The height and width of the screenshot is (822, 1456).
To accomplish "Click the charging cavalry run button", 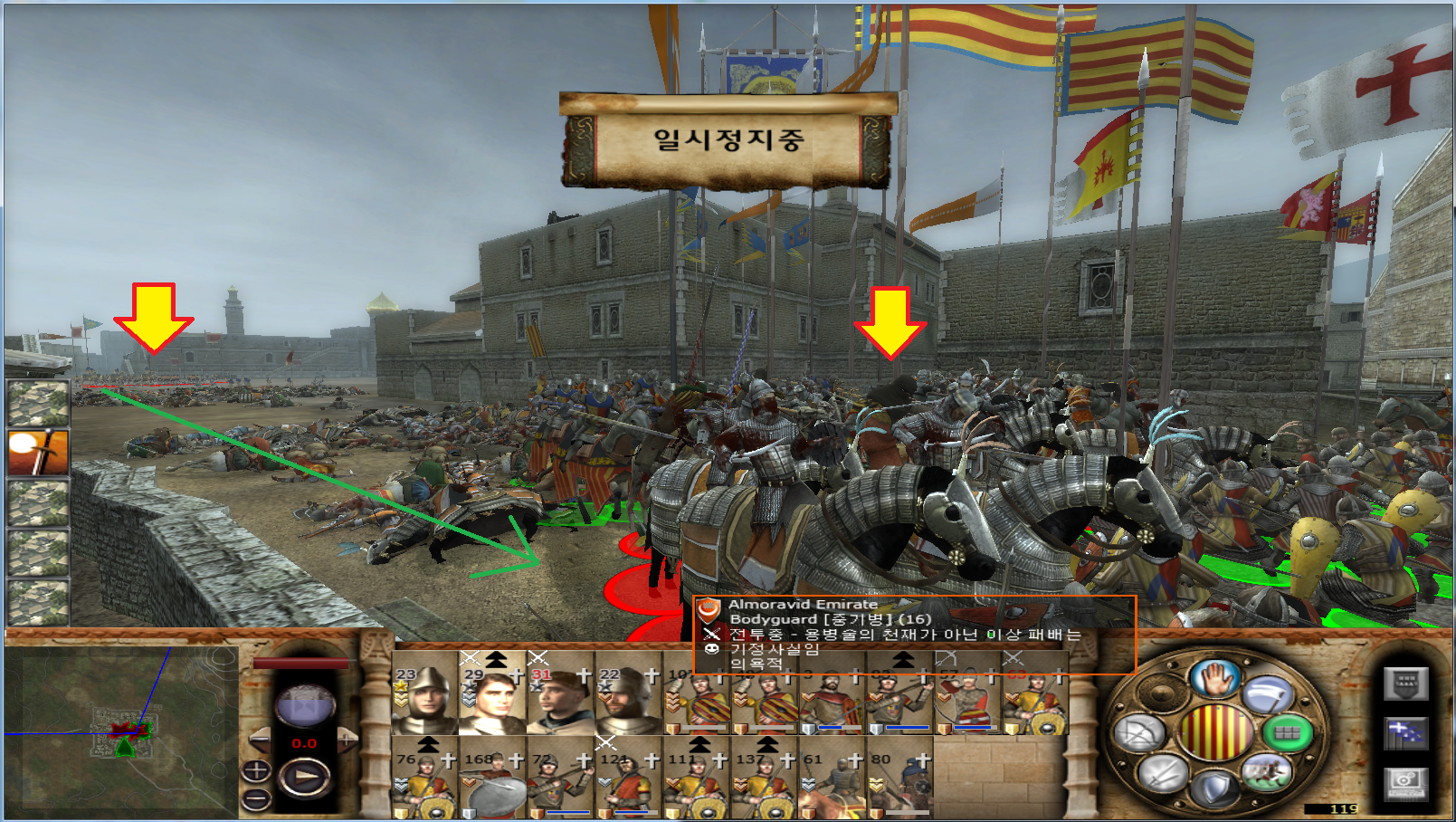I will tap(1266, 772).
